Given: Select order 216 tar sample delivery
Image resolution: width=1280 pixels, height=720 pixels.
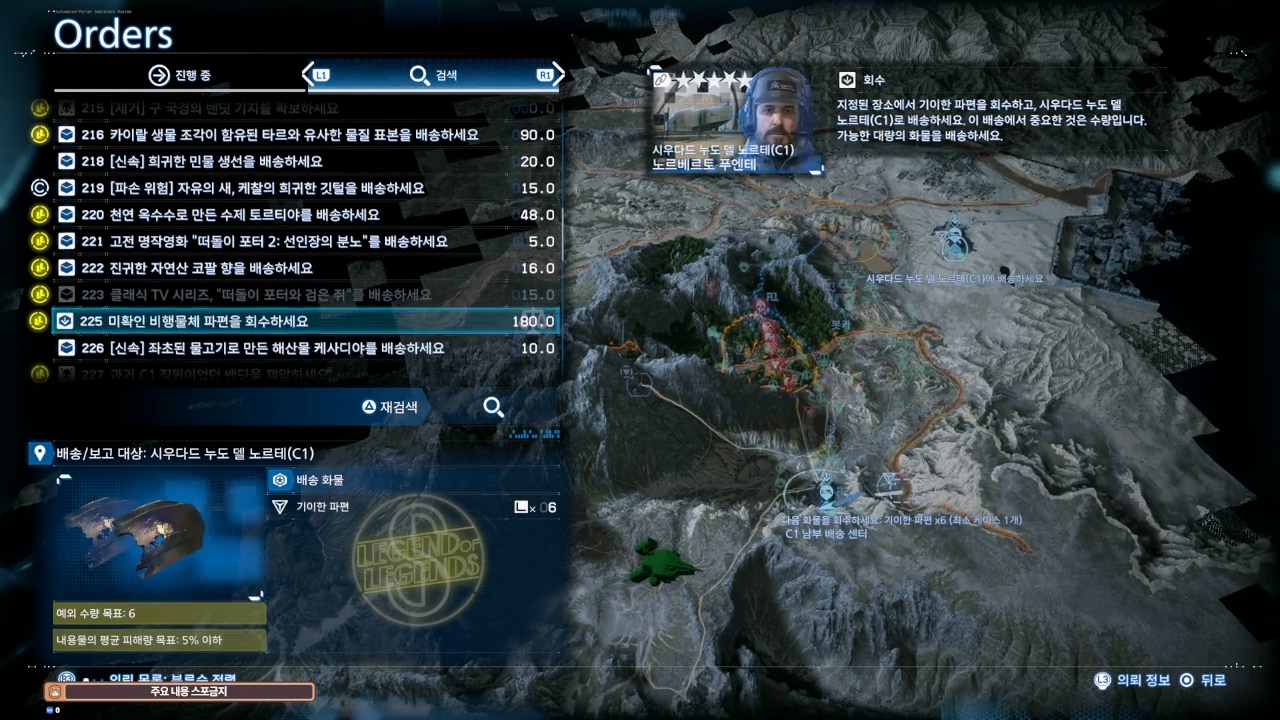Looking at the screenshot, I should click(x=280, y=135).
